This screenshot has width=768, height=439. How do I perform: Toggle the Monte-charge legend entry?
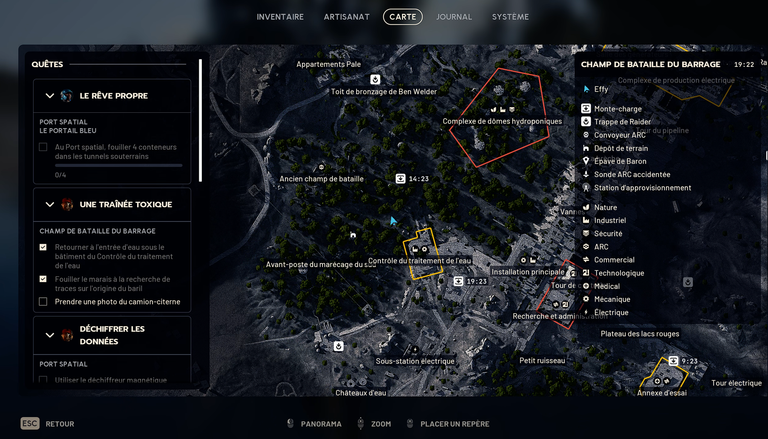click(618, 109)
